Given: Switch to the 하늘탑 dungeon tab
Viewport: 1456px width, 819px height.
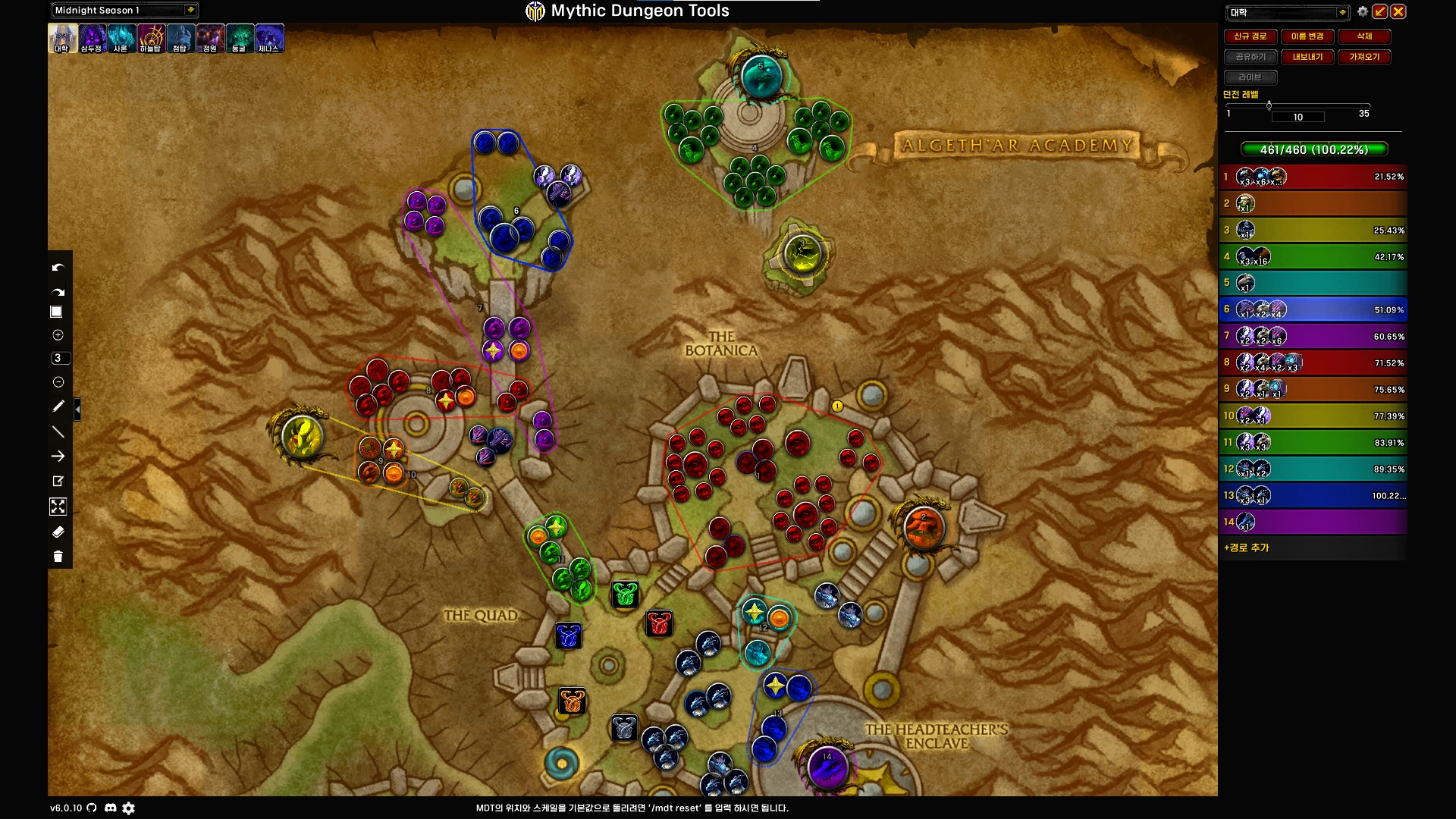Looking at the screenshot, I should pos(151,38).
